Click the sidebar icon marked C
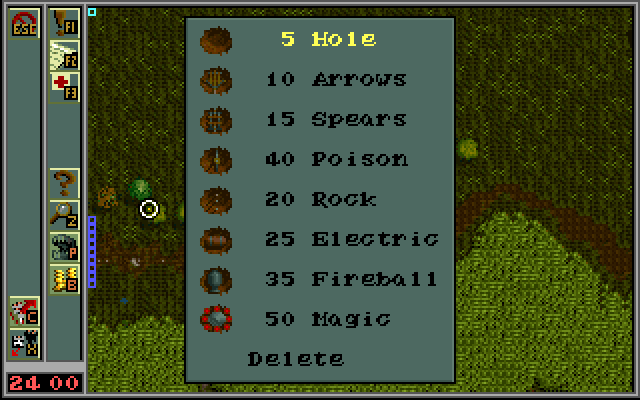 coord(24,309)
